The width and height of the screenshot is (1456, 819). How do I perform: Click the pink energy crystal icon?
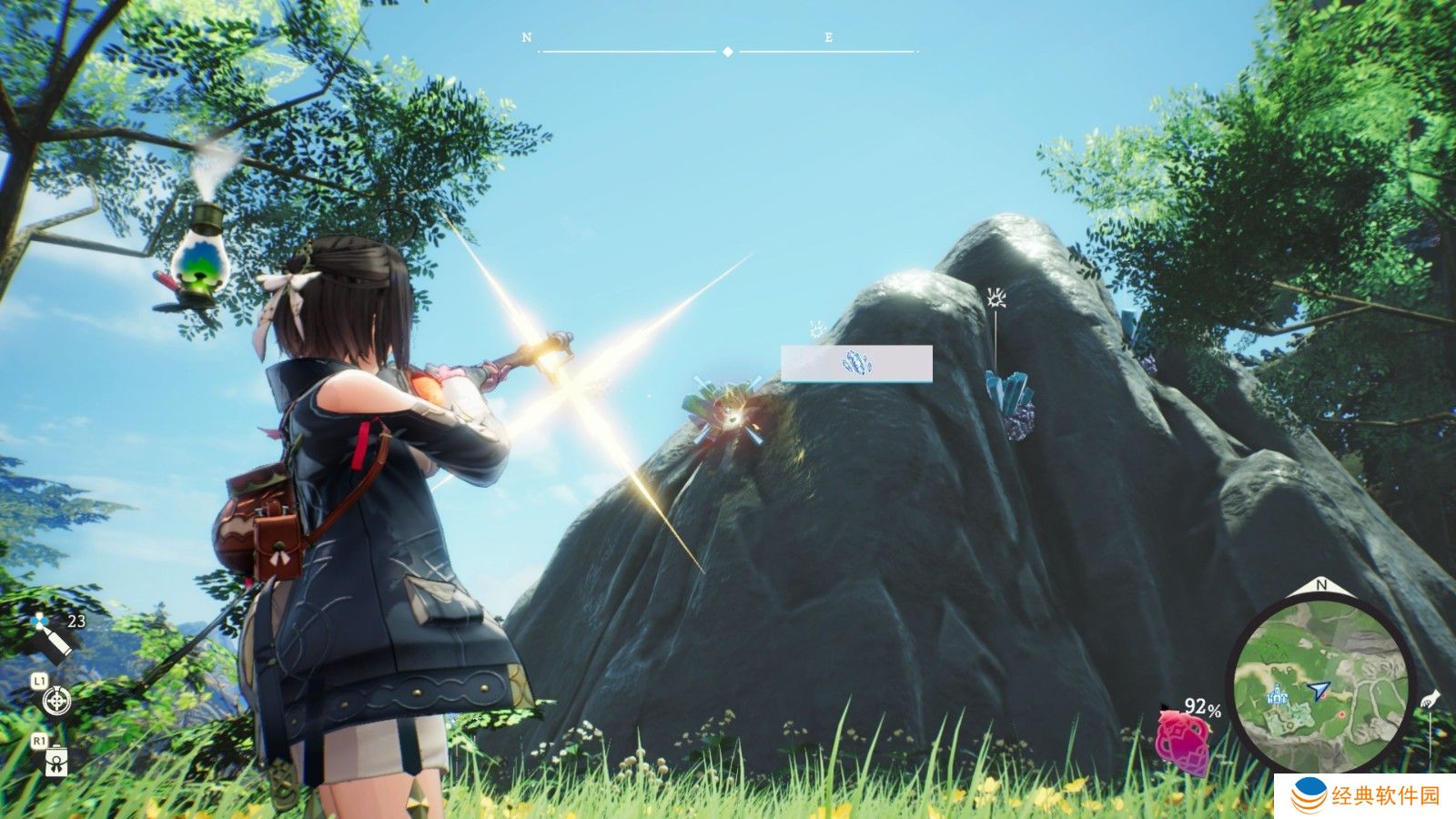click(1183, 739)
